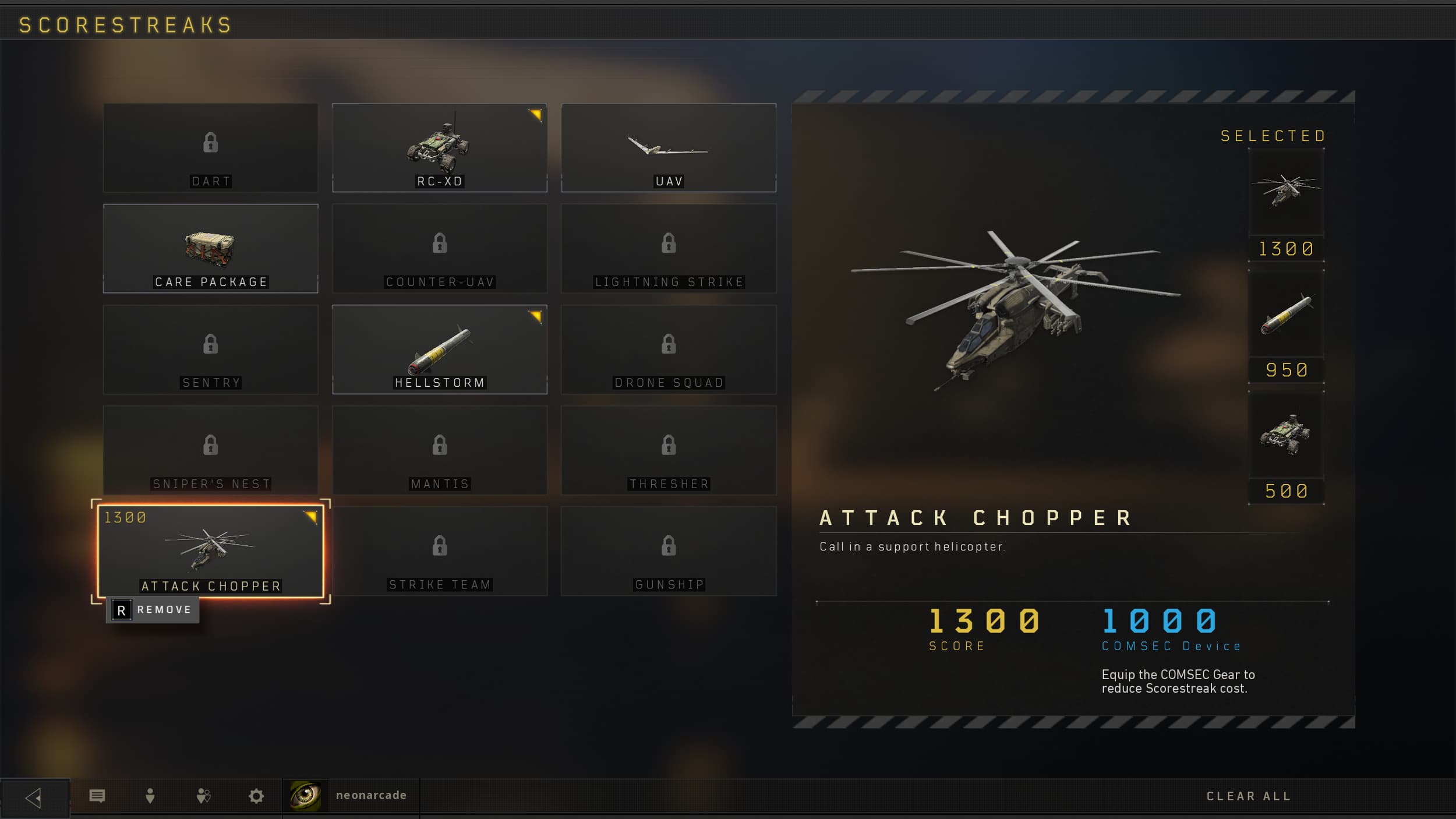Click the lock icon on the Dart tile
The width and height of the screenshot is (1456, 819).
point(211,142)
